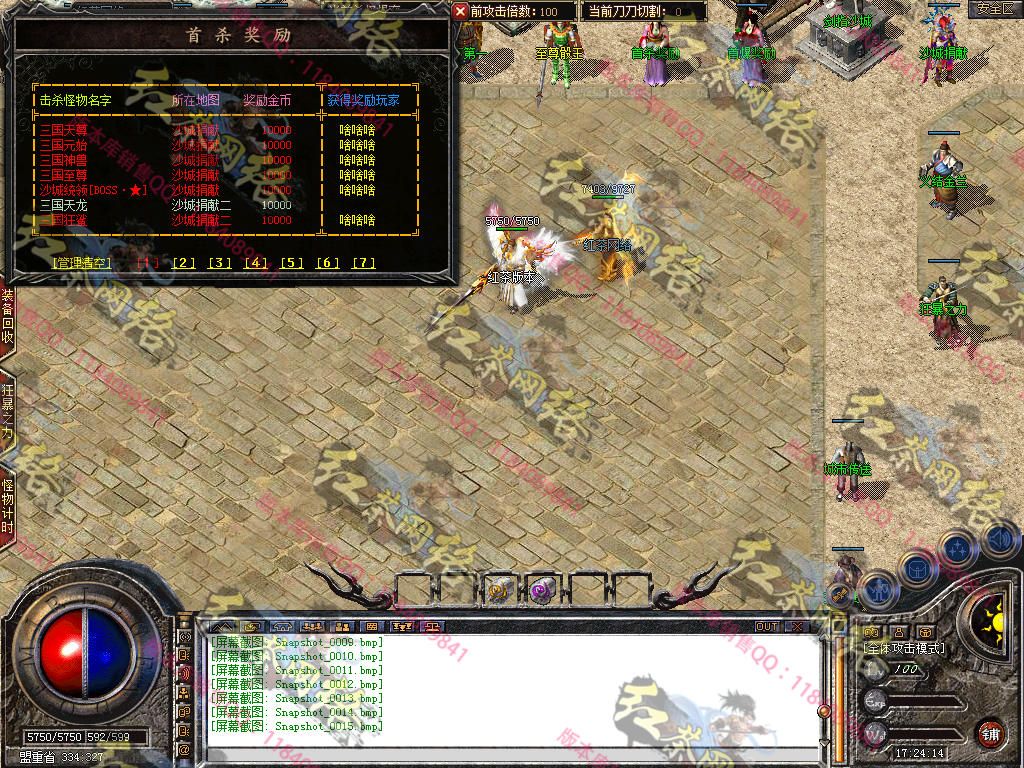Open the shop with the red 铺 button
This screenshot has width=1024, height=768.
[990, 733]
